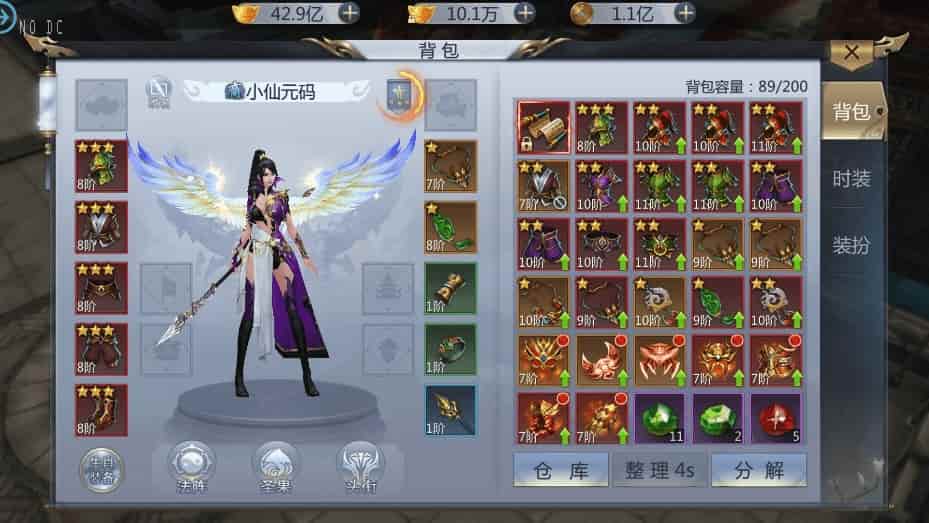The image size is (929, 523).
Task: Switch to the 时装 tab
Action: click(x=851, y=179)
